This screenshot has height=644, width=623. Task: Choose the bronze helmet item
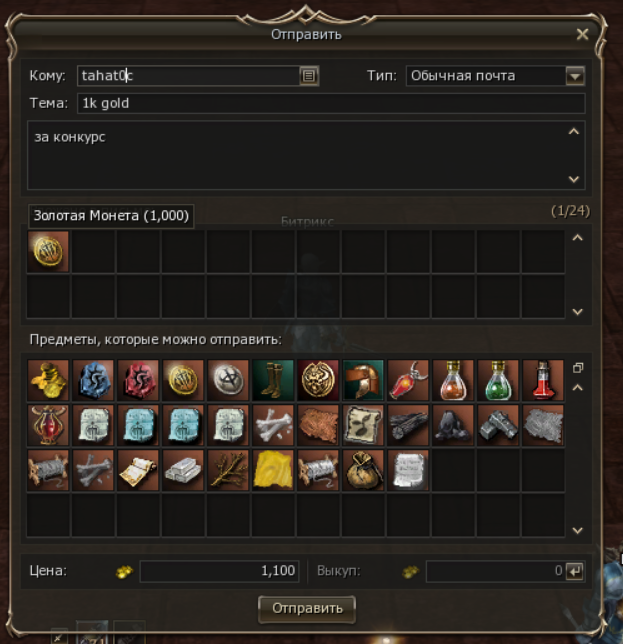363,380
